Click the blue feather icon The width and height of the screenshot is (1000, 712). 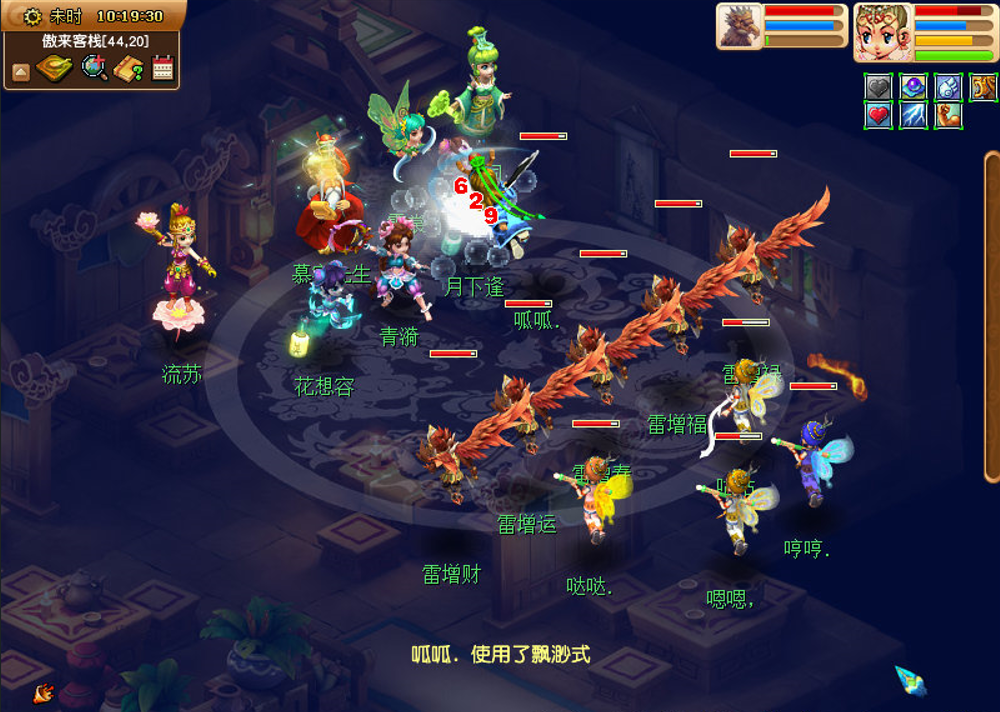click(910, 680)
